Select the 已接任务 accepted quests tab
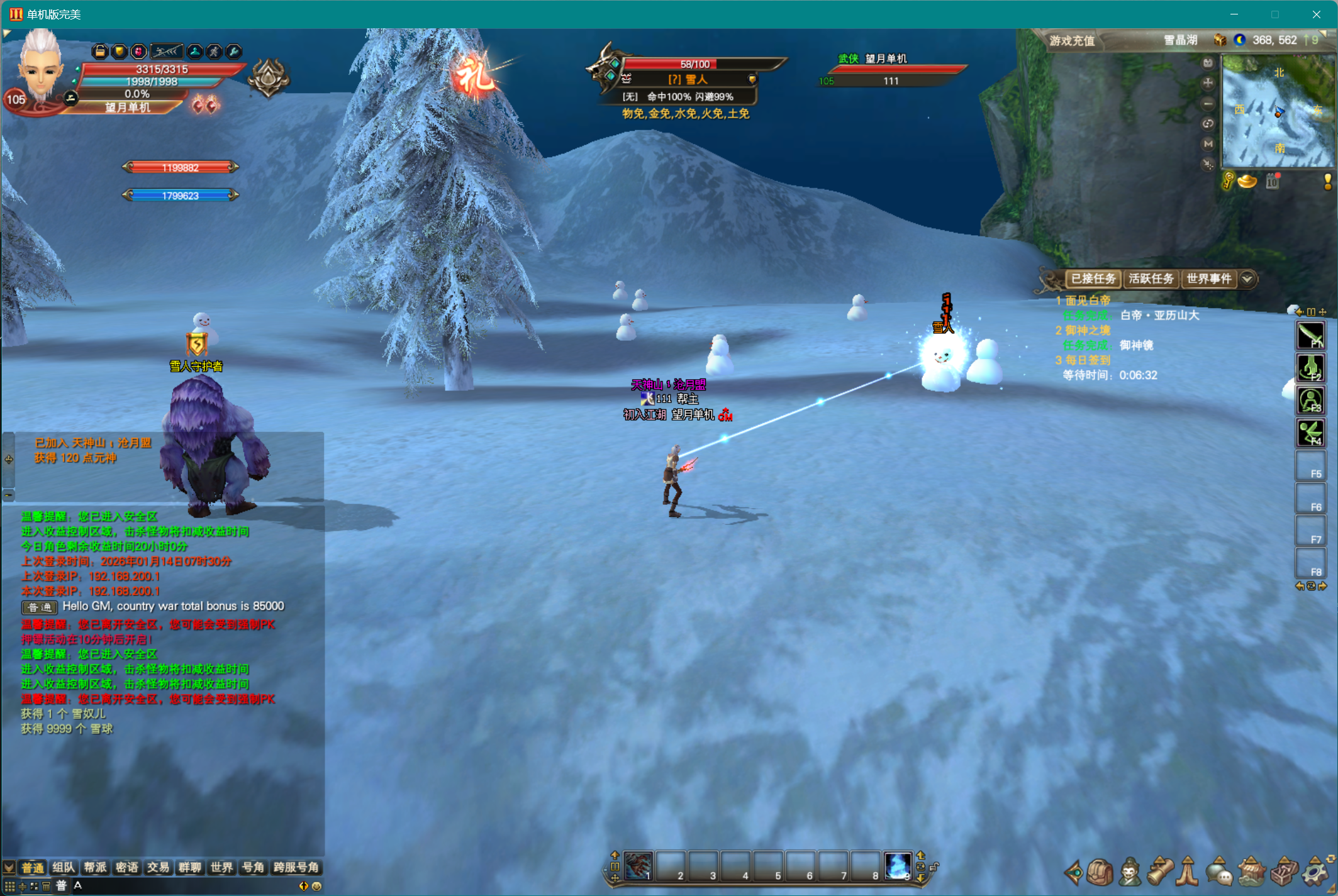The width and height of the screenshot is (1338, 896). point(1093,279)
